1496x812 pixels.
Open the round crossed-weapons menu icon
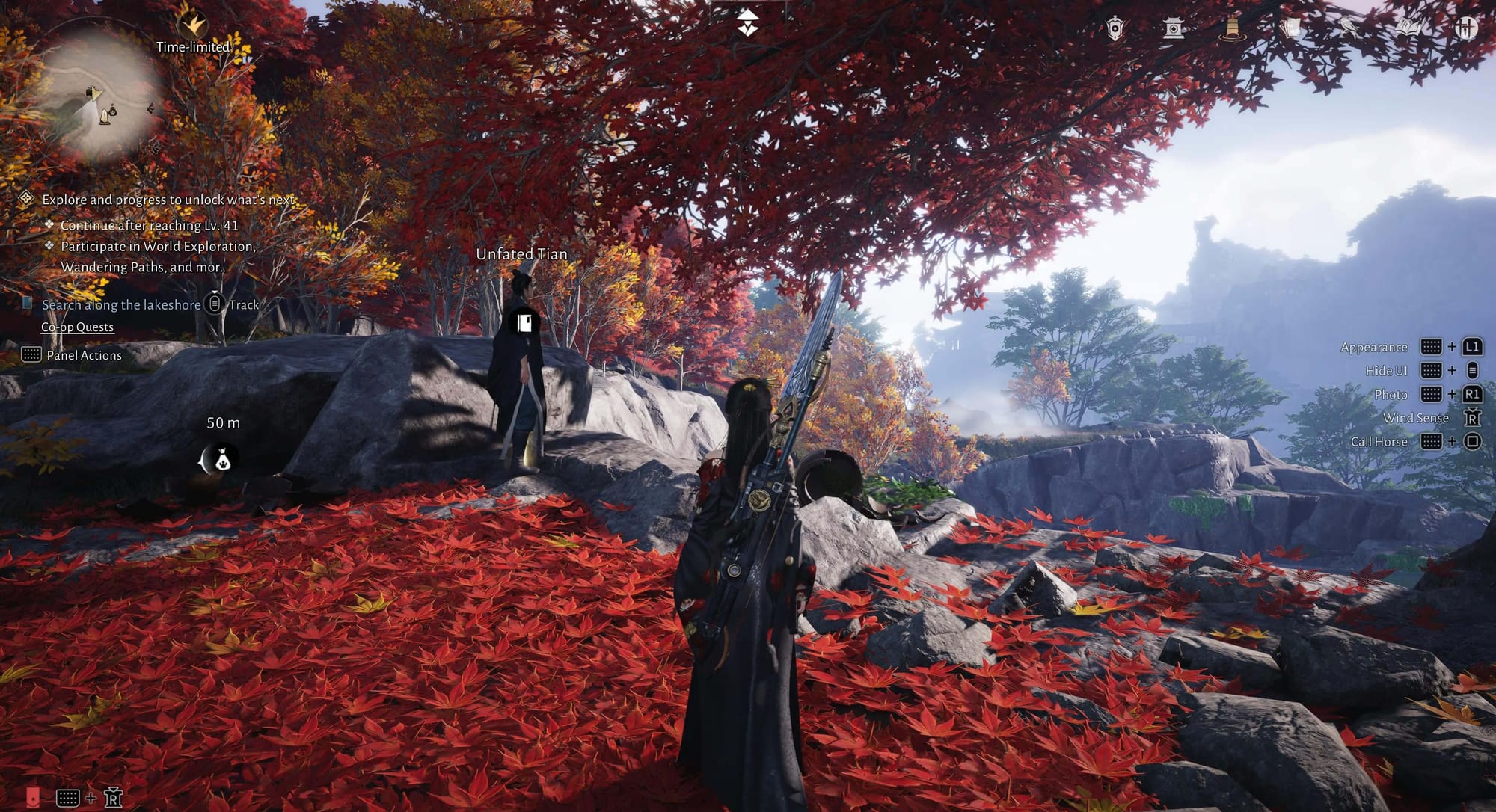1466,28
